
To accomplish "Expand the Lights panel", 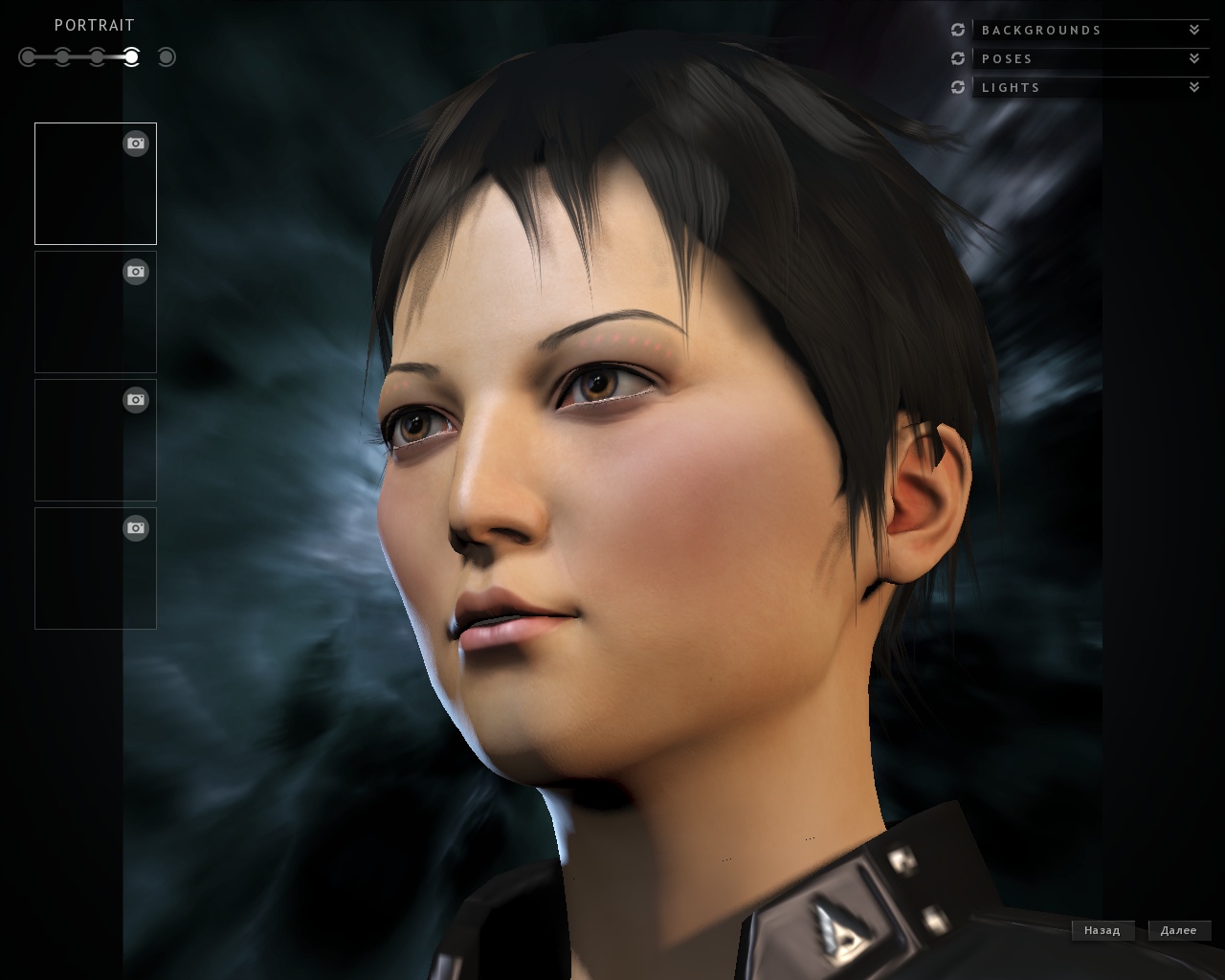I will (x=1193, y=87).
